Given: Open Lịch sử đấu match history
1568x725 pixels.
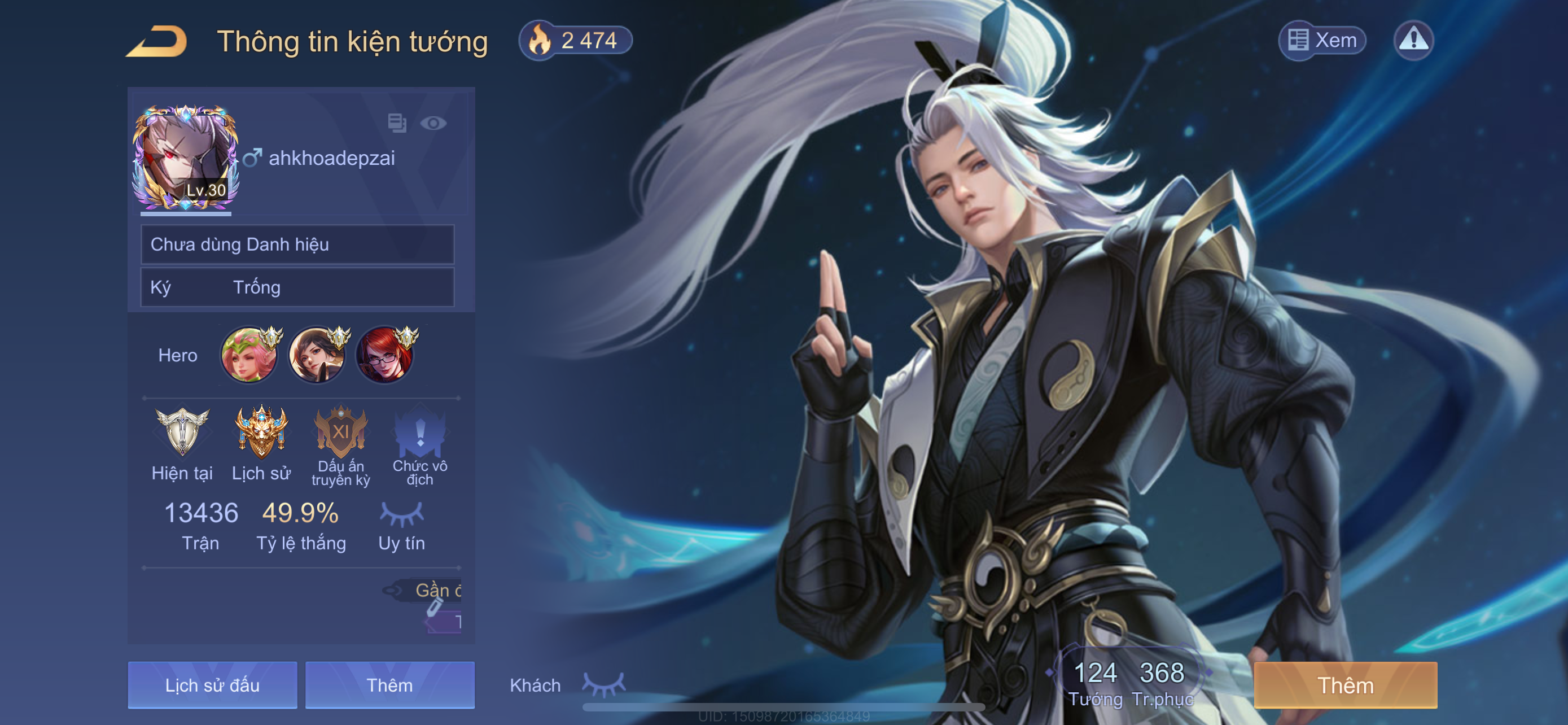Looking at the screenshot, I should 212,685.
